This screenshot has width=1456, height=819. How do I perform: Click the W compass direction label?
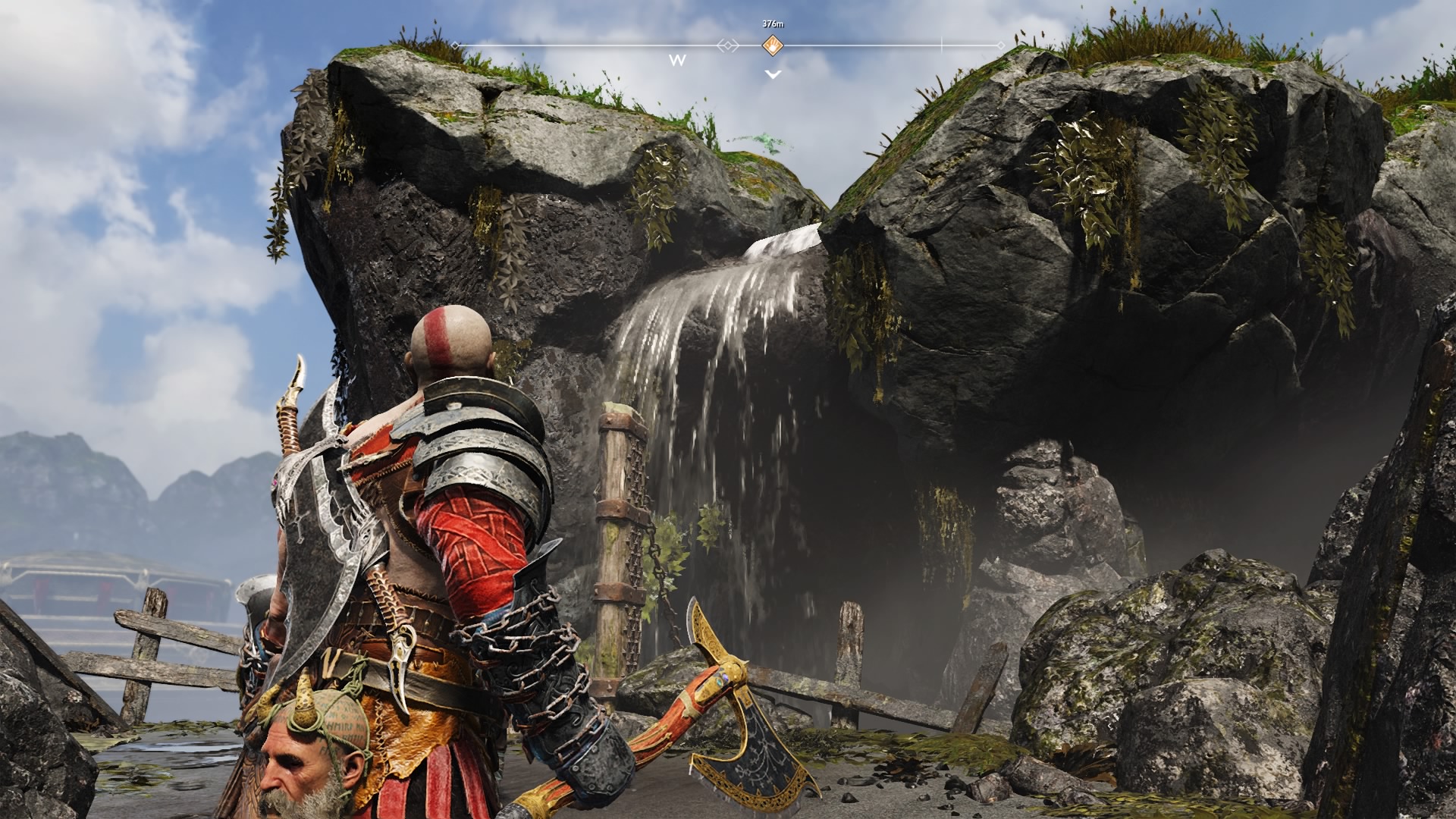(x=677, y=59)
